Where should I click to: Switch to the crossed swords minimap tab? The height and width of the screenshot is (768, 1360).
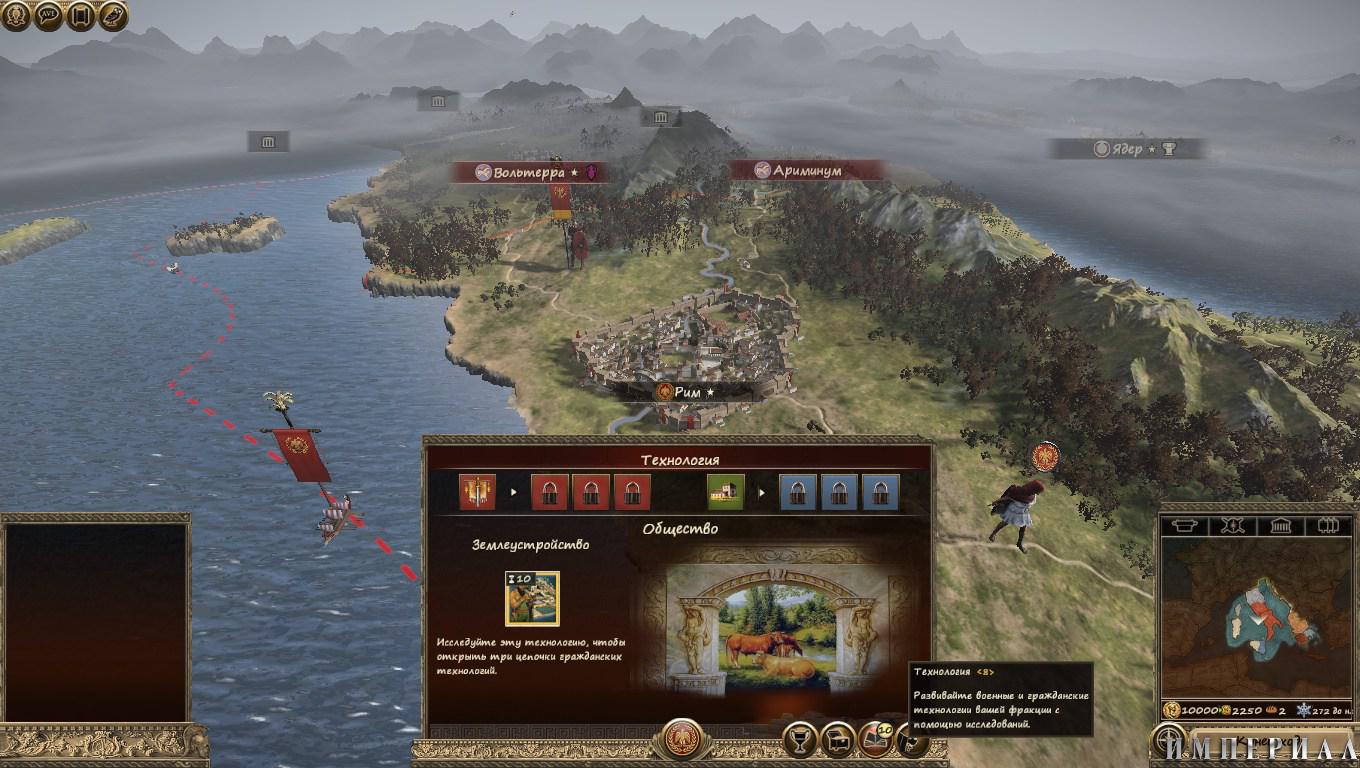[1233, 526]
